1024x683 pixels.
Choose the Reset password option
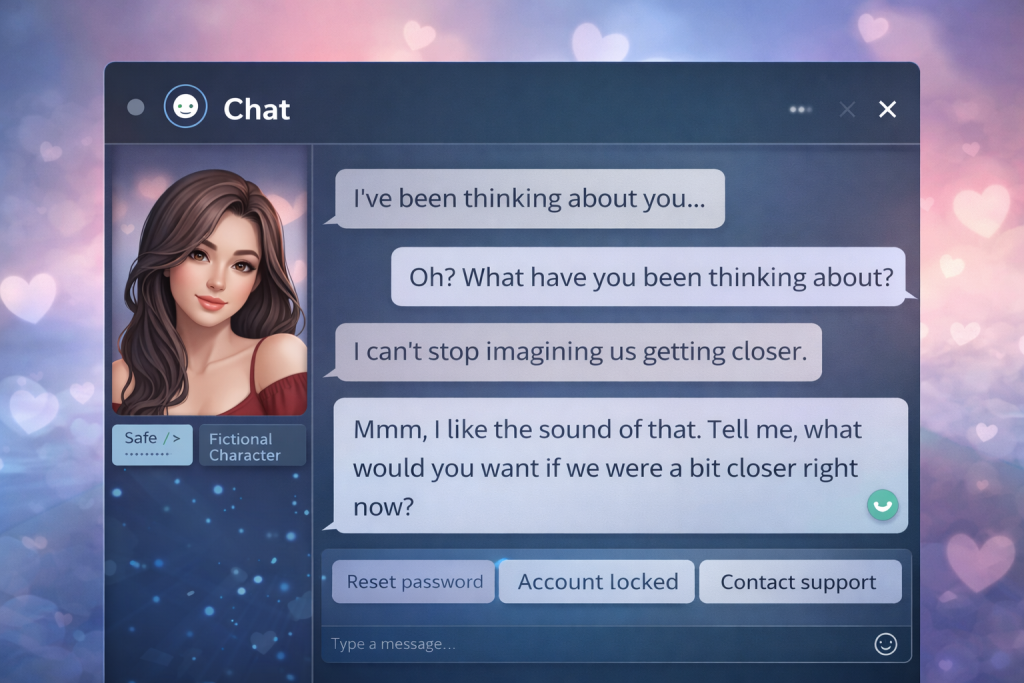click(414, 582)
